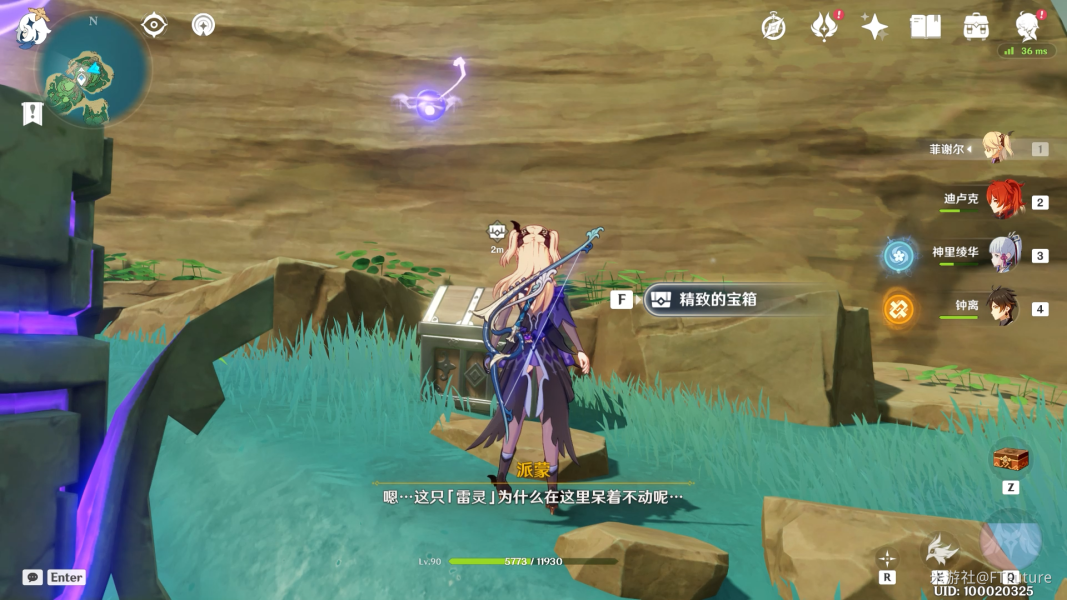Switch to party member 神里绫华
This screenshot has height=600, width=1067.
click(1003, 254)
